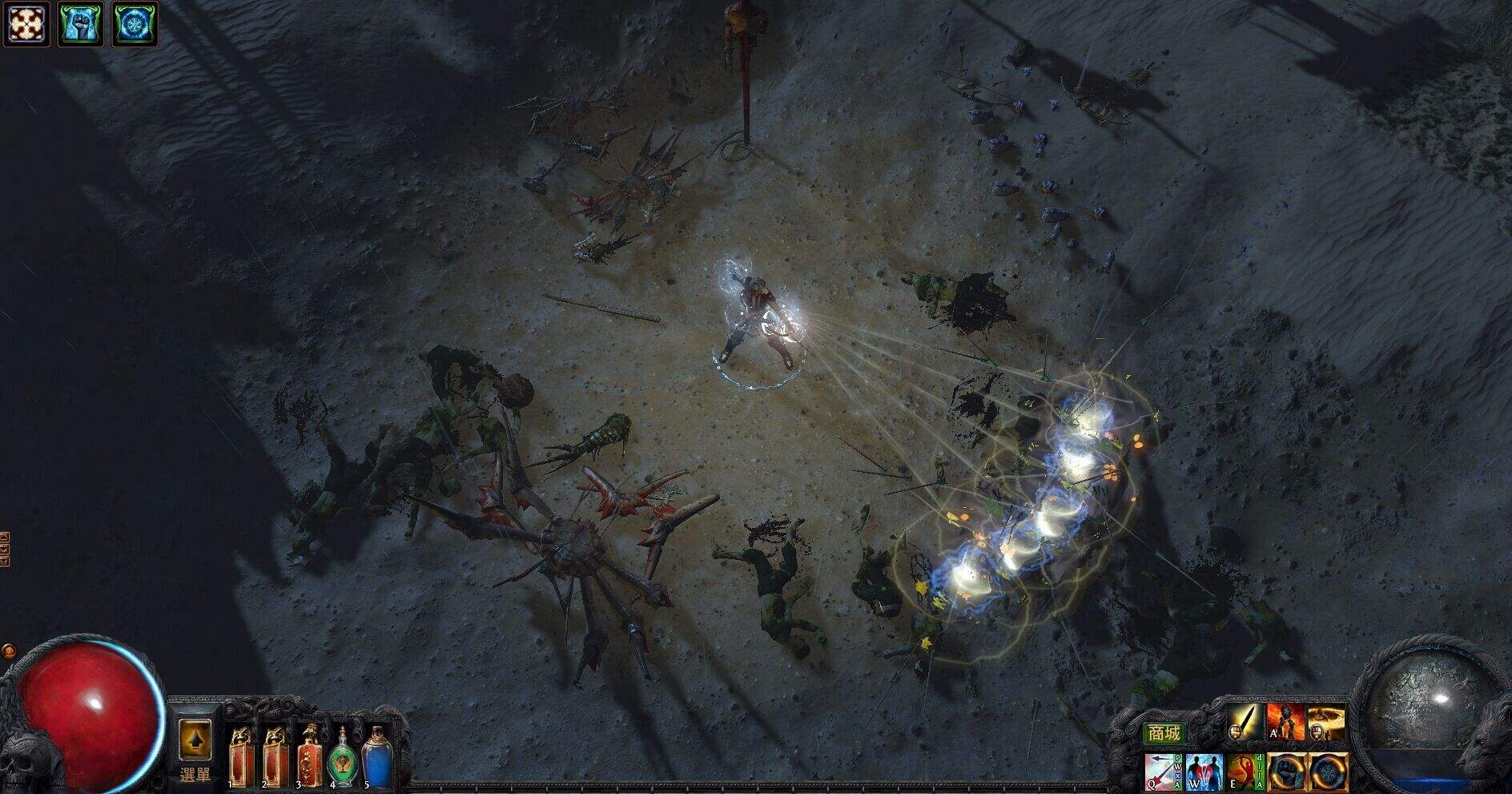The width and height of the screenshot is (1512, 794).
Task: Click the white cross-pattern buff icon
Action: (x=27, y=23)
